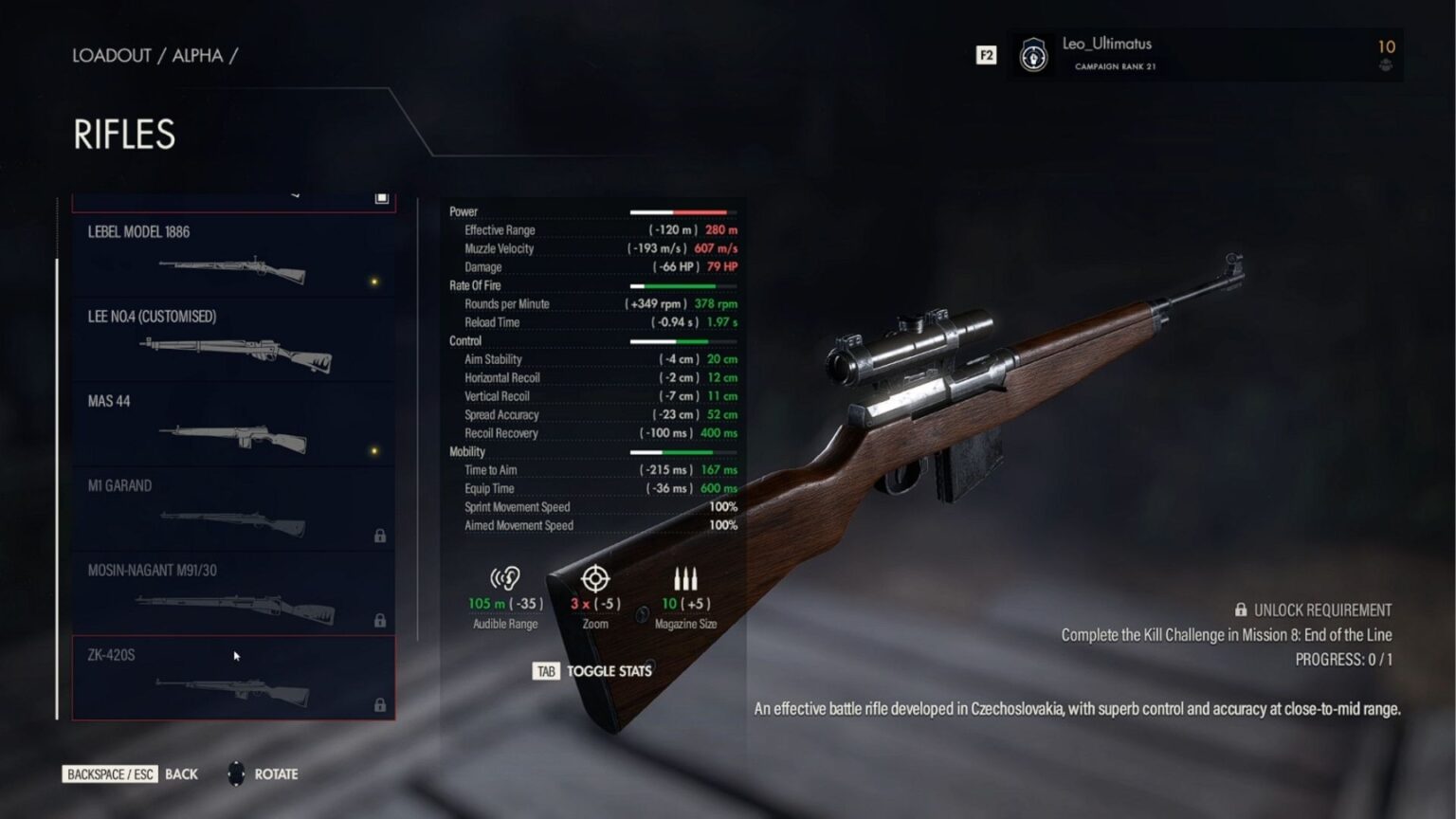Image resolution: width=1456 pixels, height=819 pixels.
Task: Click the BACKSPACE/ESC Back button
Action: click(x=109, y=773)
